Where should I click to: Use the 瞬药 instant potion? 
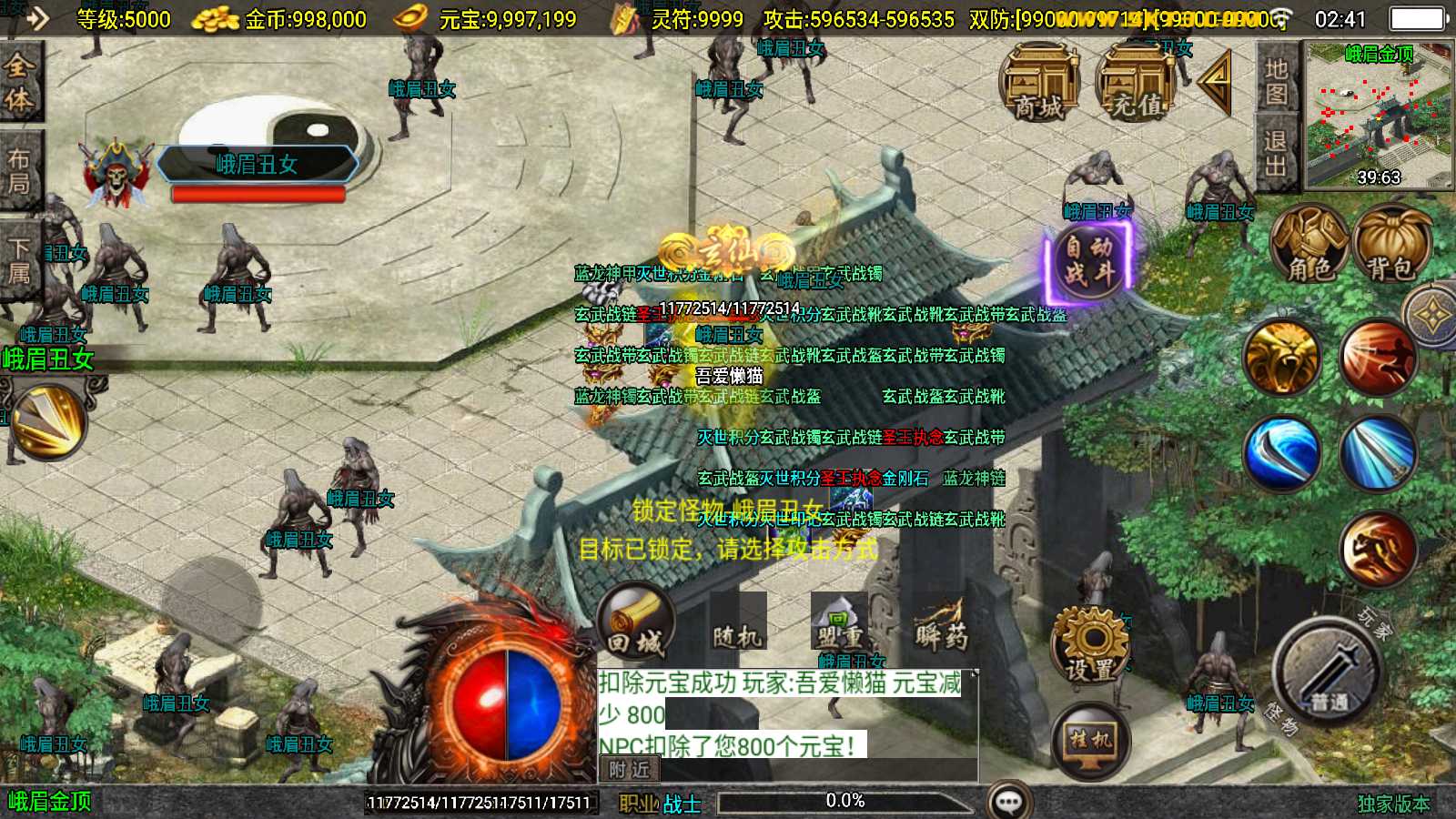940,624
